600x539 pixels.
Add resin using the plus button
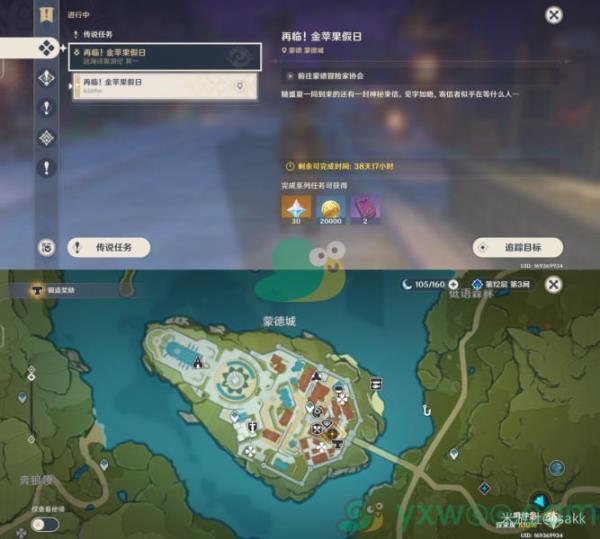(x=453, y=285)
